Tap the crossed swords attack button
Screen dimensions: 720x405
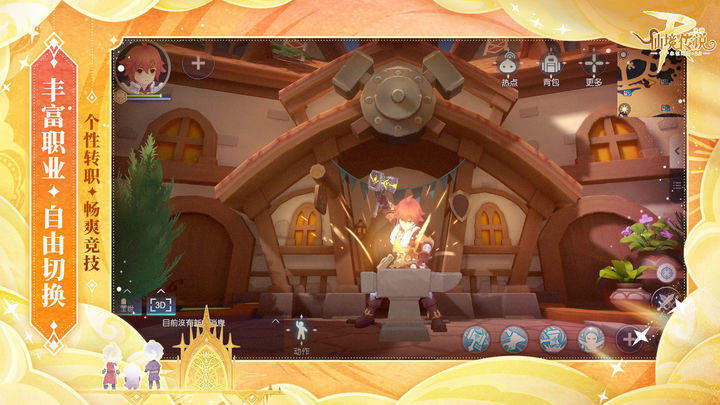point(663,298)
